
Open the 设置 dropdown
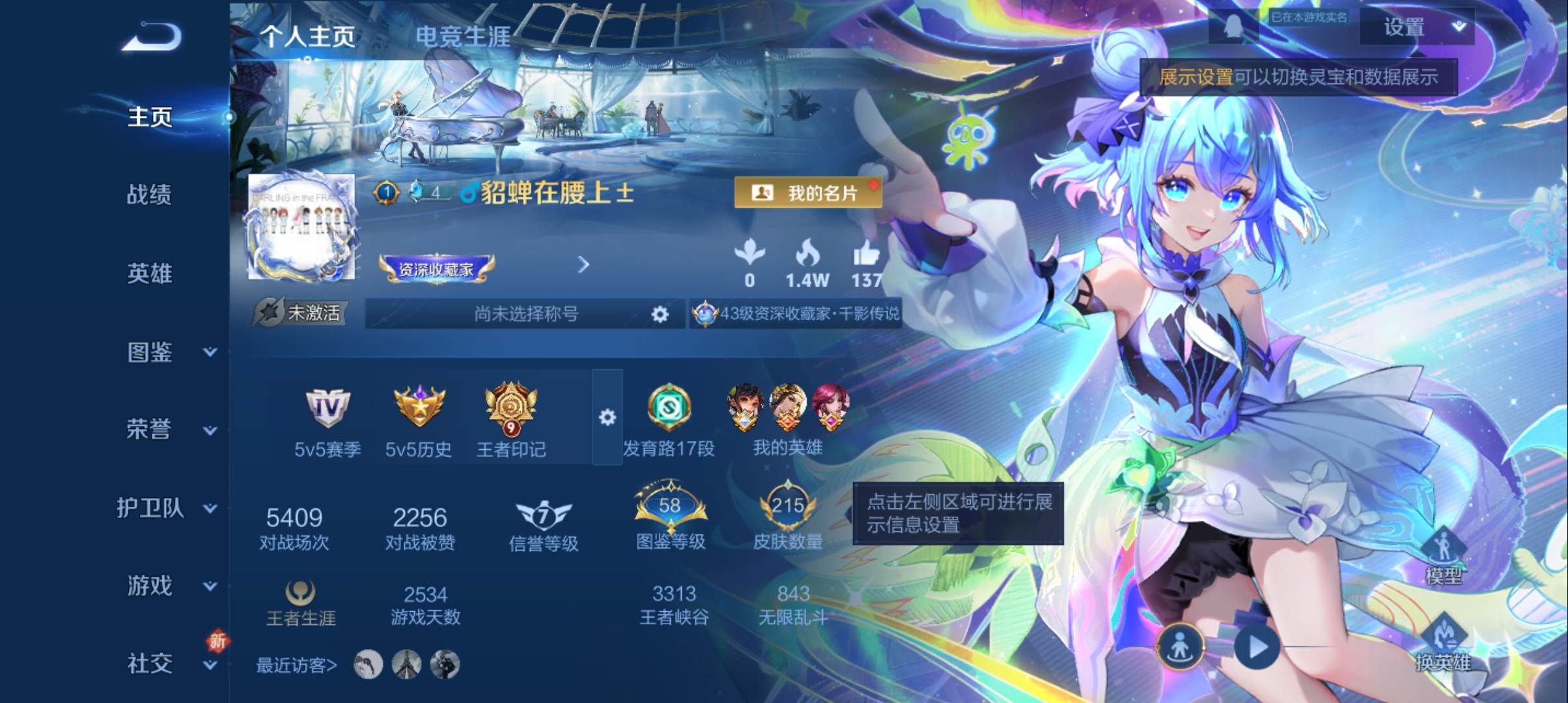pyautogui.click(x=1417, y=27)
